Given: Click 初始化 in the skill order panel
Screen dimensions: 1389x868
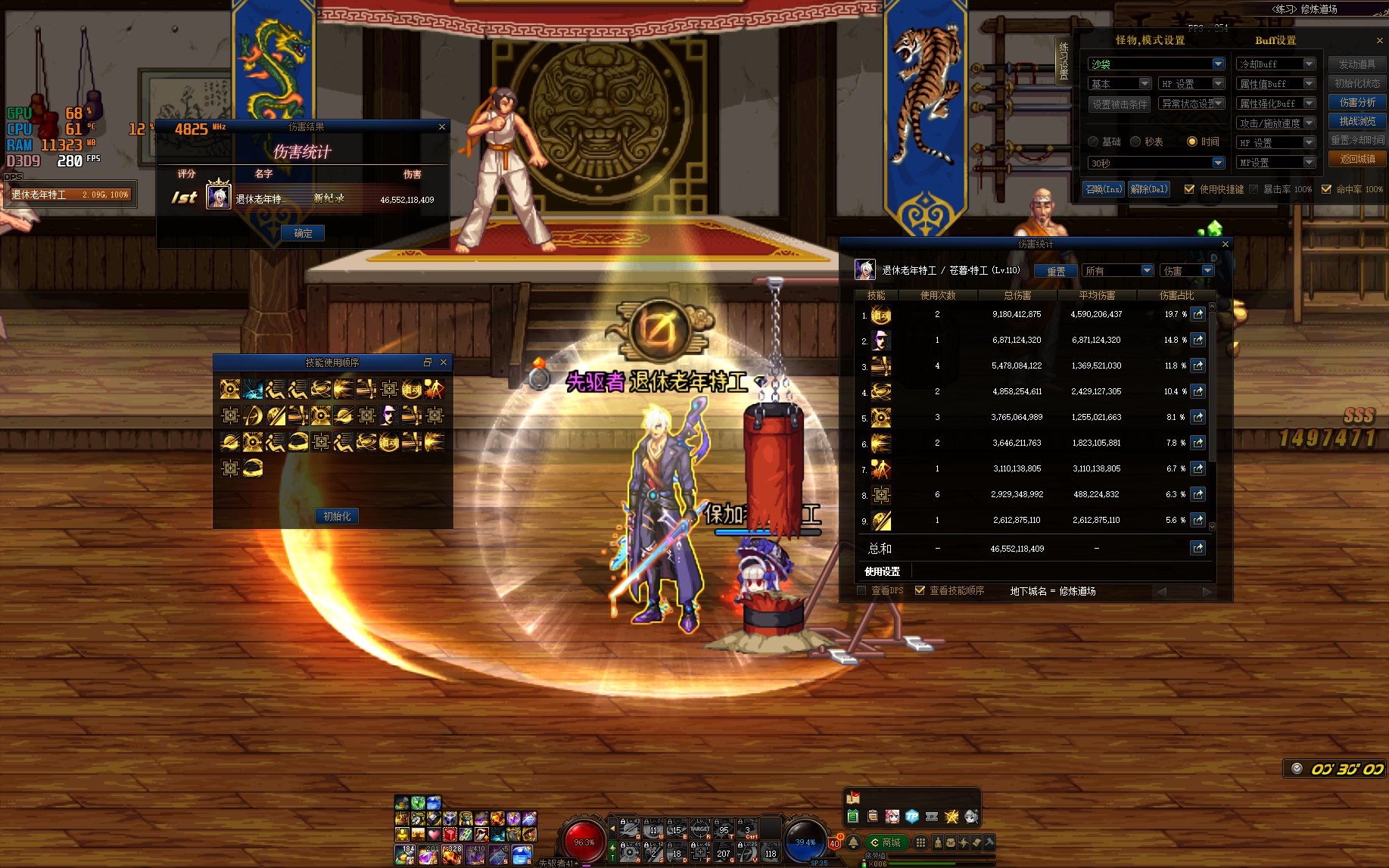Looking at the screenshot, I should pos(337,516).
